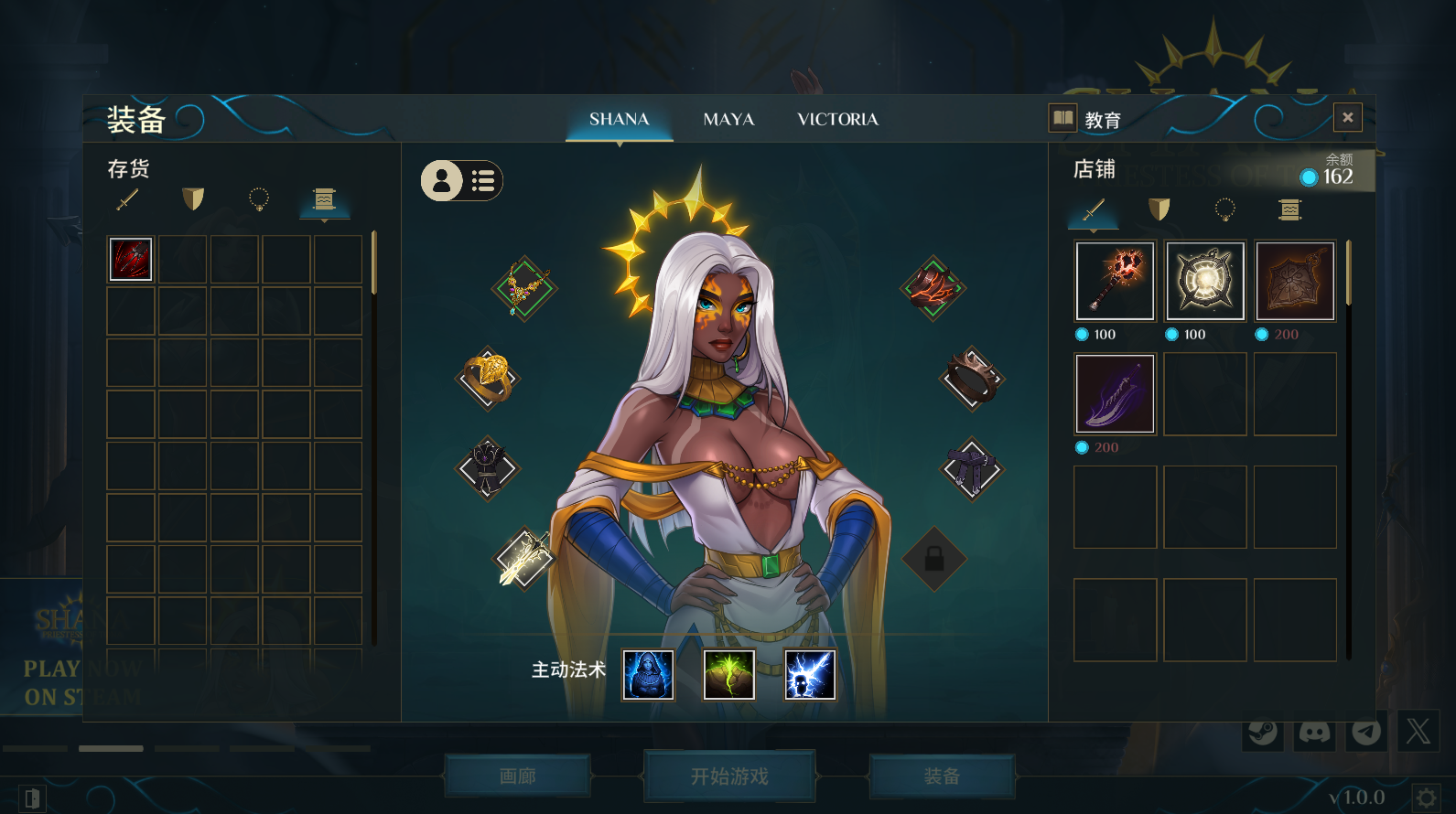Purchase the purple curved blade for 200
The image size is (1456, 814).
[1115, 394]
